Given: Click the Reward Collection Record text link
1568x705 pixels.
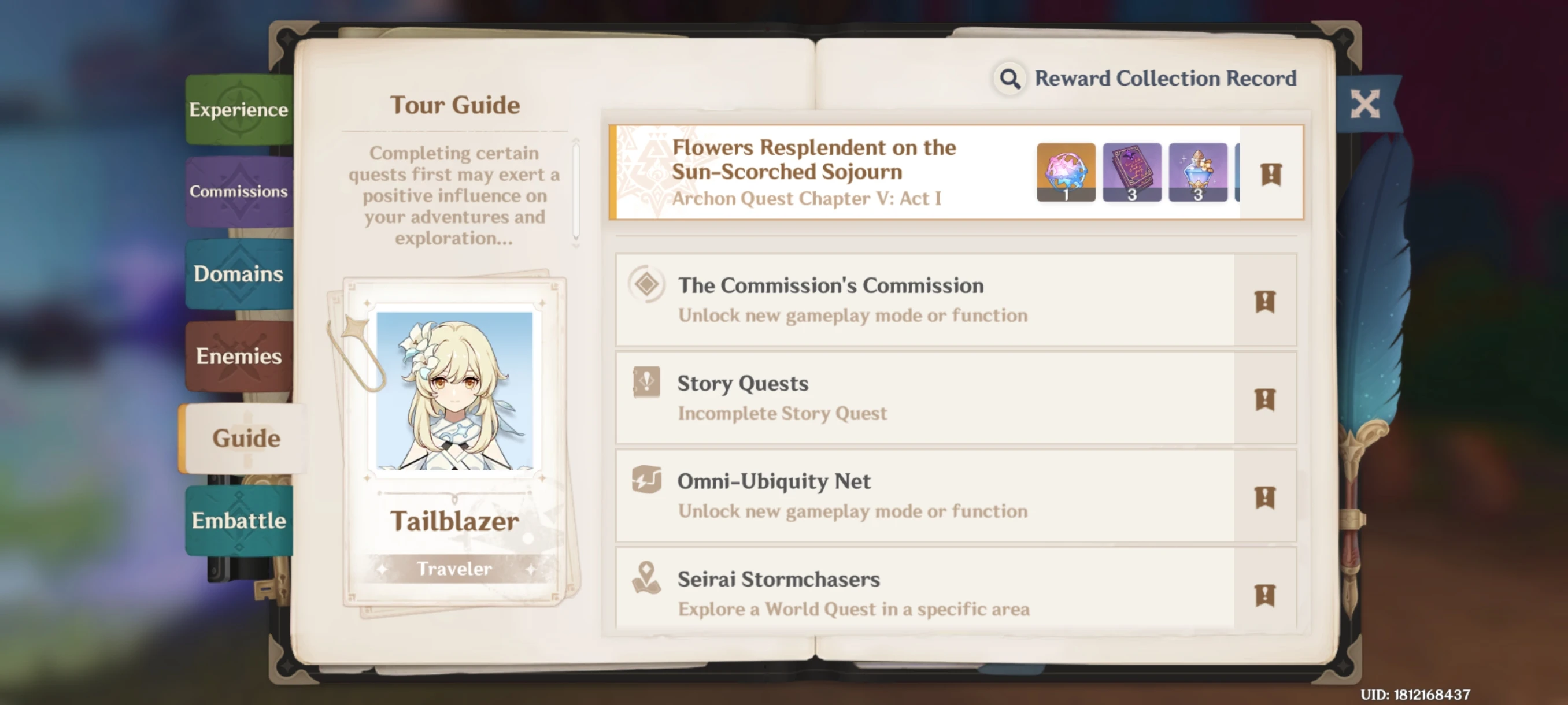Looking at the screenshot, I should click(1166, 78).
